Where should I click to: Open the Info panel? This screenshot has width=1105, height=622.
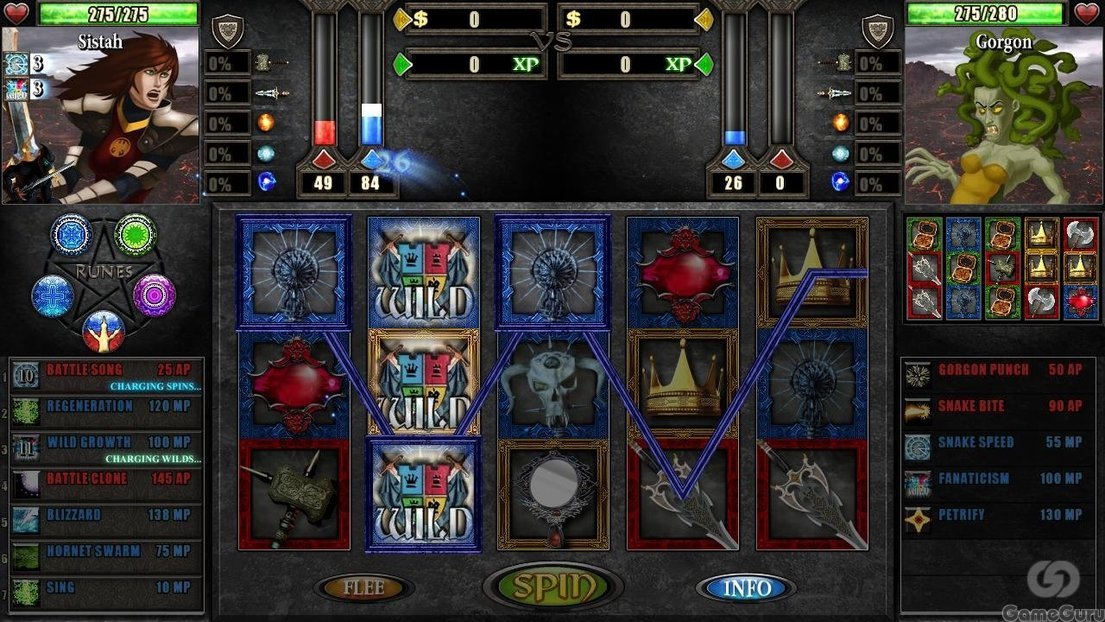point(746,588)
